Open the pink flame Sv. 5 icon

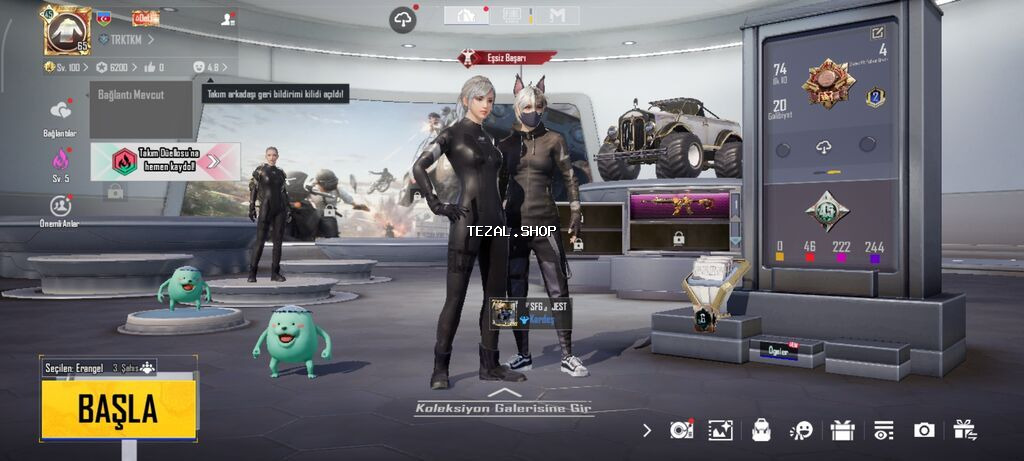point(61,159)
